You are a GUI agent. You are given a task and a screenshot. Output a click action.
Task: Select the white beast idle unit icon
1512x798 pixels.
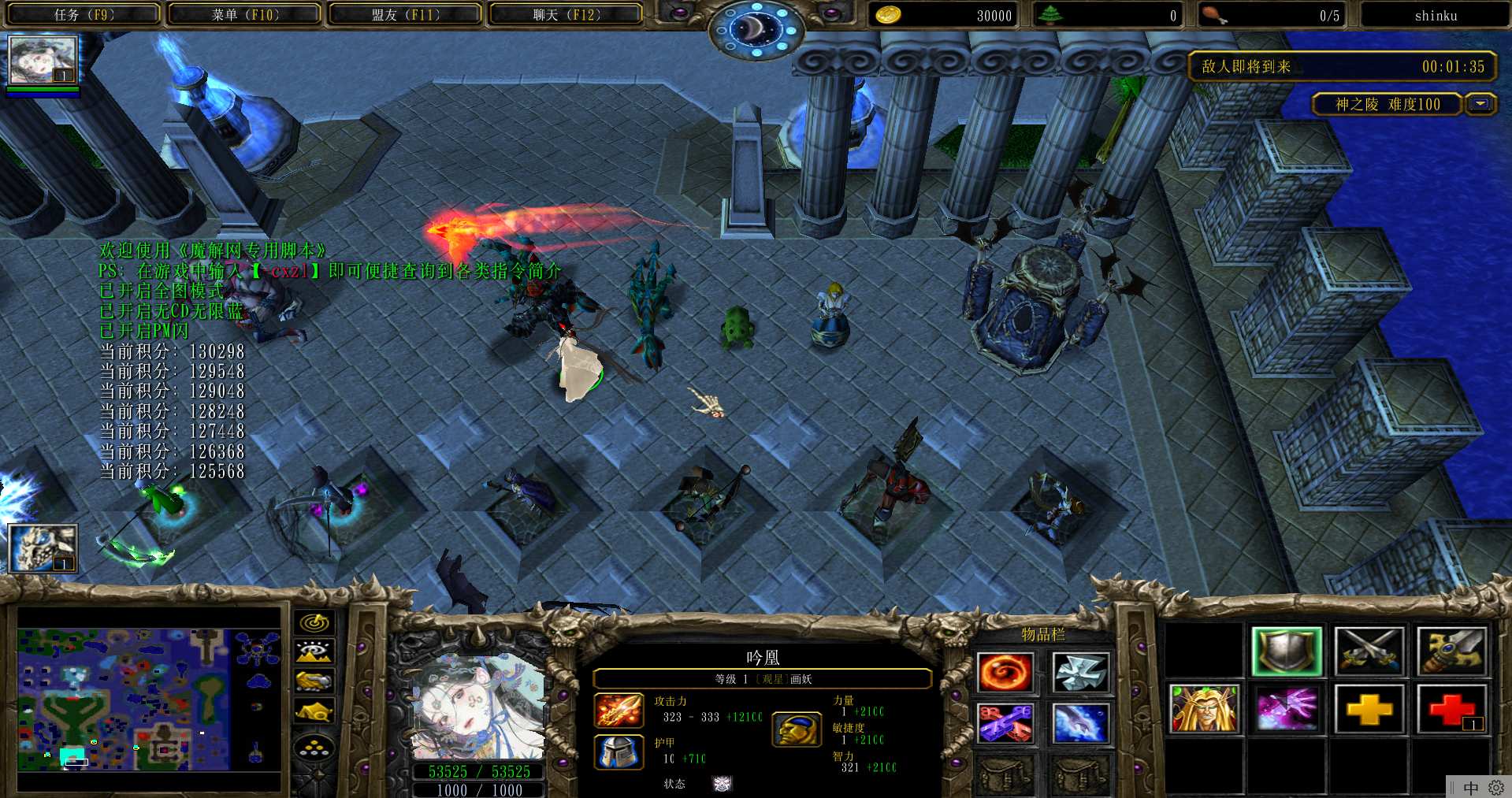coord(43,547)
